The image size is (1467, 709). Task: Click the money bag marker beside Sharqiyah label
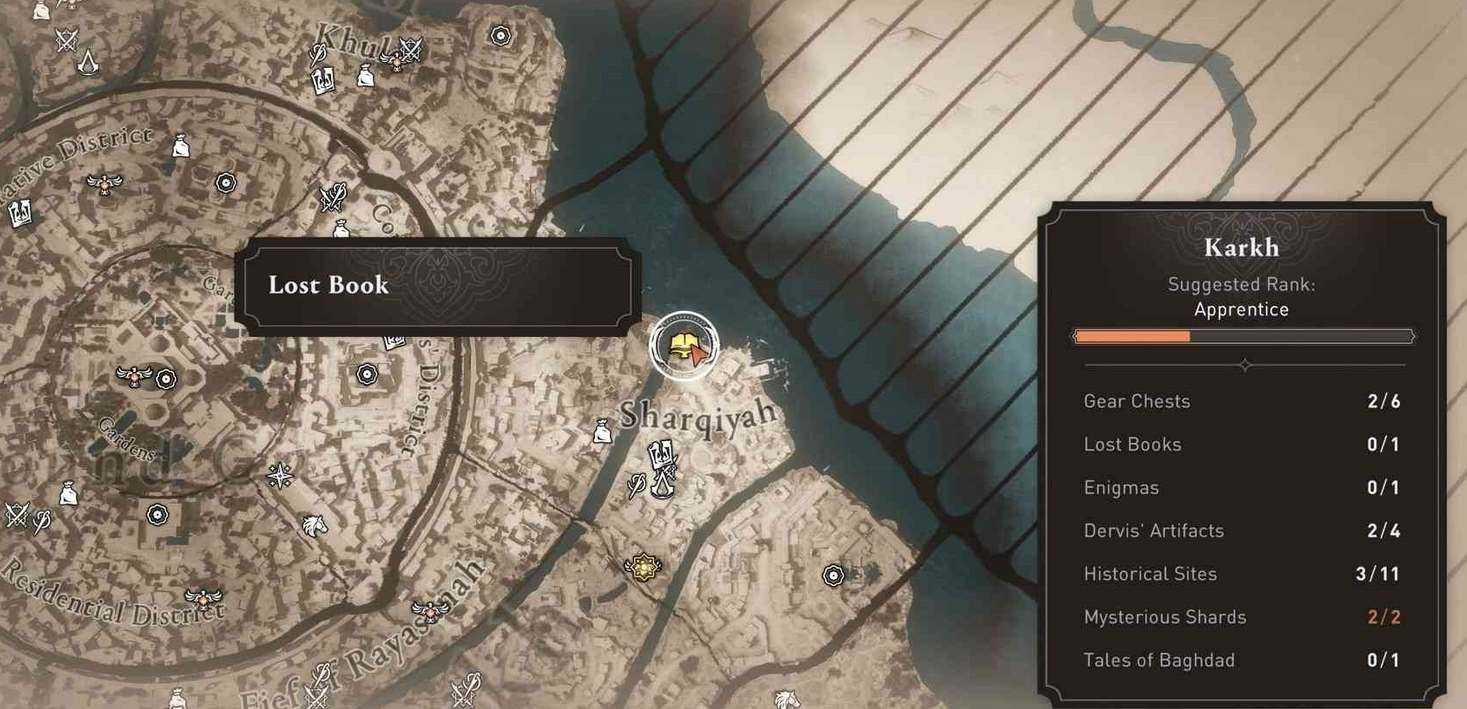click(x=602, y=431)
